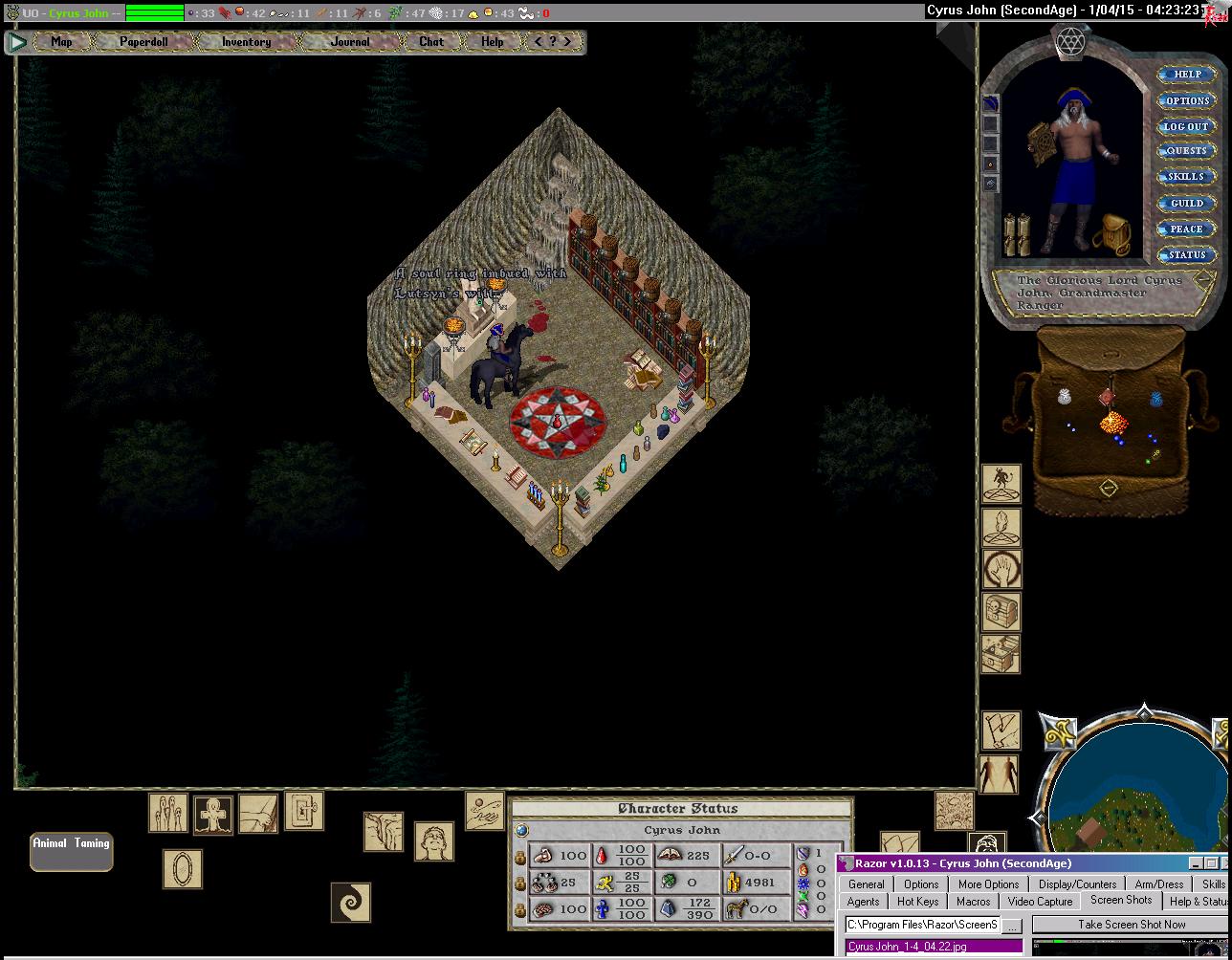Open the SKILLS list from the paperdoll
The height and width of the screenshot is (960, 1232).
coord(1186,177)
